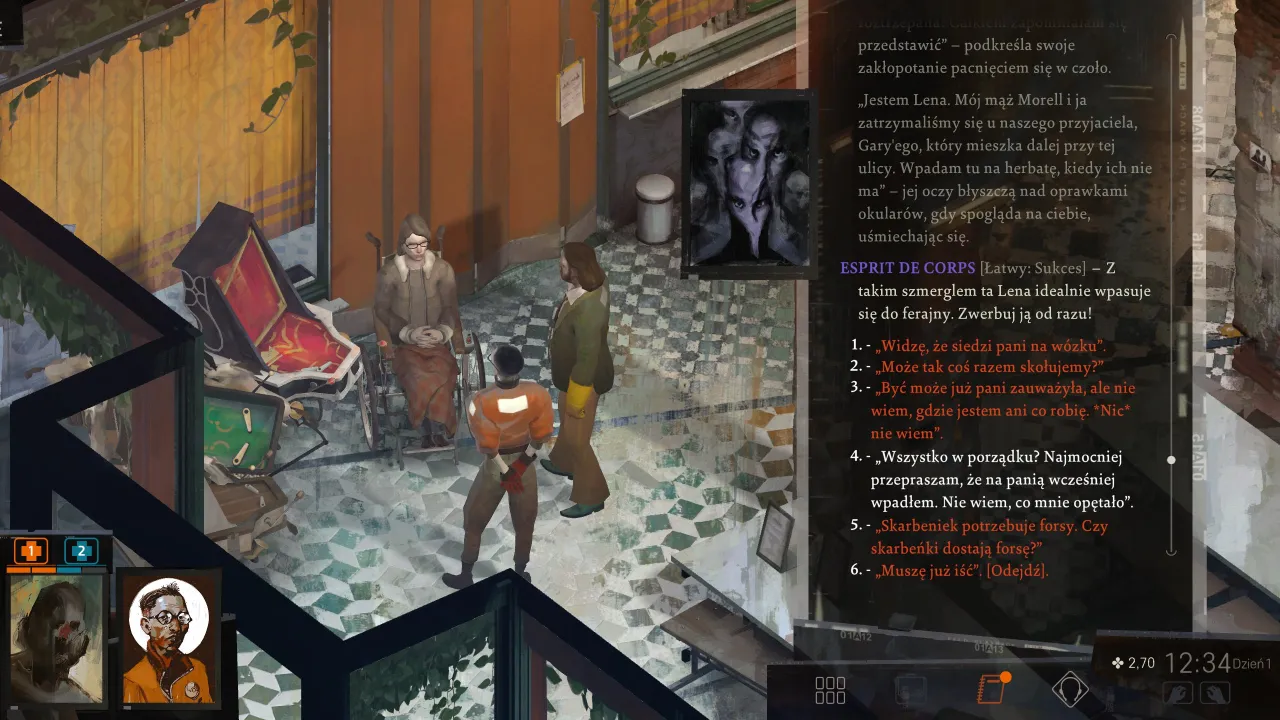Open the Thought Cabinet head icon
1280x720 pixels.
(1070, 689)
